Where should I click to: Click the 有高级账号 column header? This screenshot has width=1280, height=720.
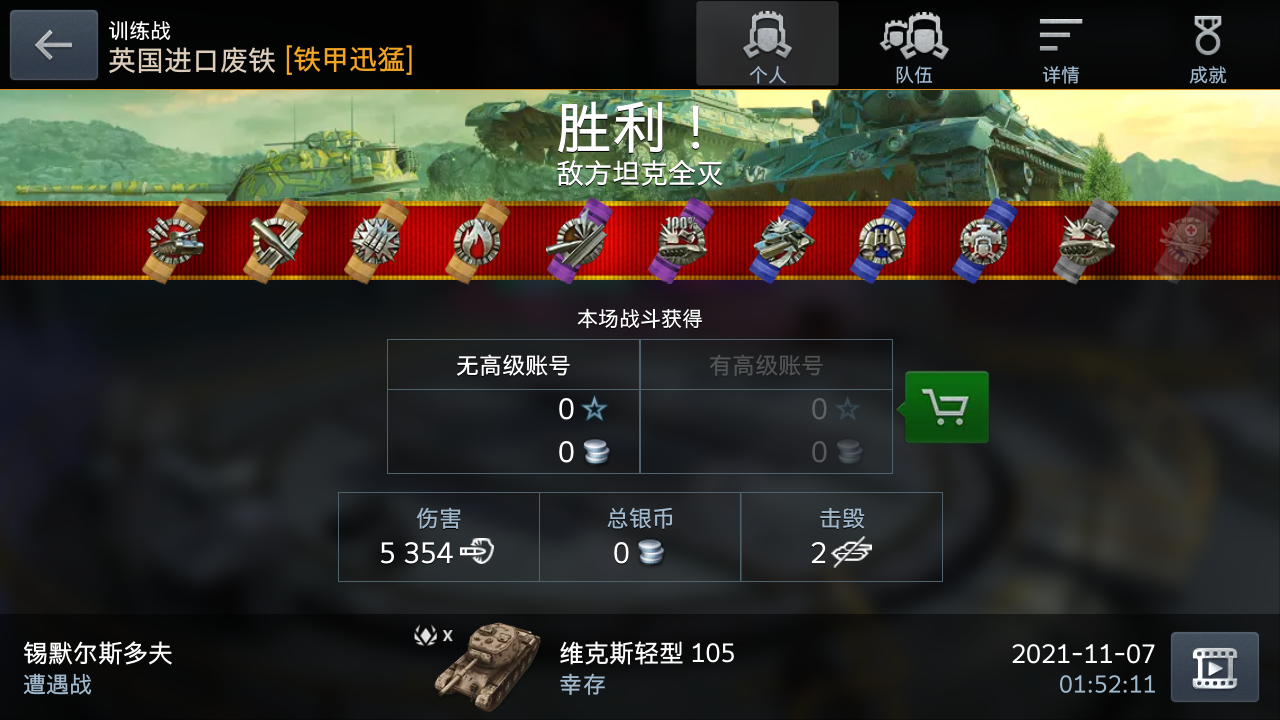[x=766, y=364]
